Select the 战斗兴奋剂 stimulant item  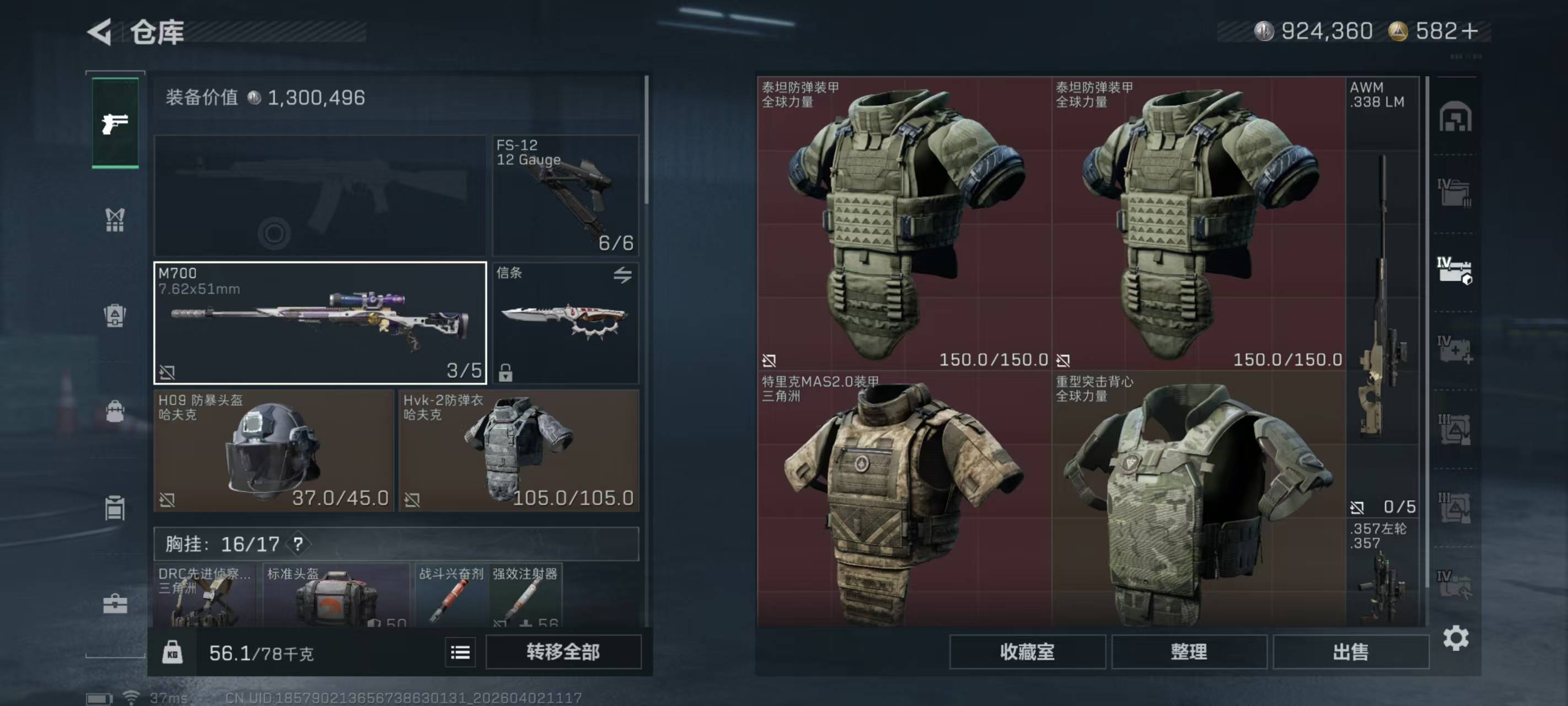coord(451,597)
